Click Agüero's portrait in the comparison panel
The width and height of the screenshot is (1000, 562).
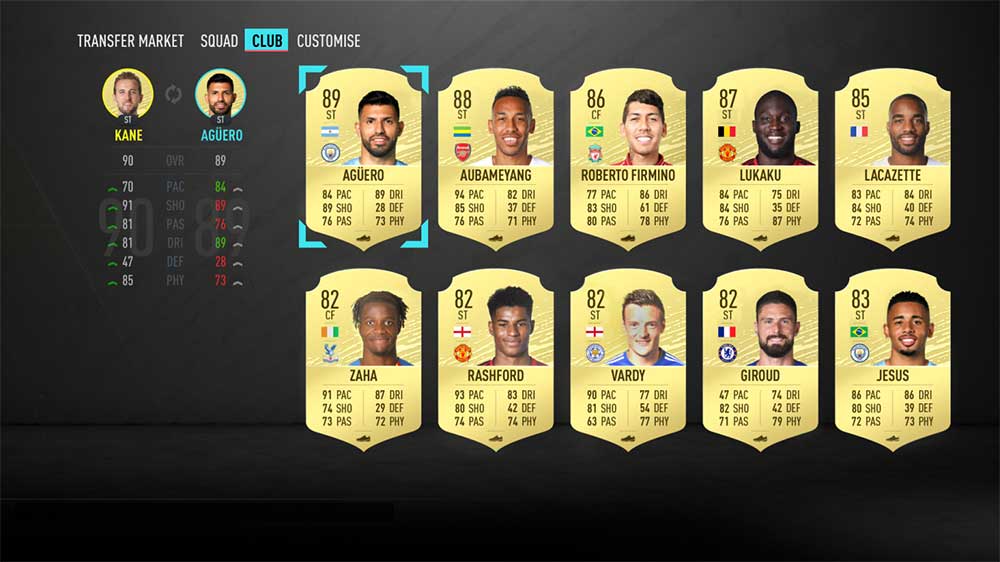click(x=220, y=95)
